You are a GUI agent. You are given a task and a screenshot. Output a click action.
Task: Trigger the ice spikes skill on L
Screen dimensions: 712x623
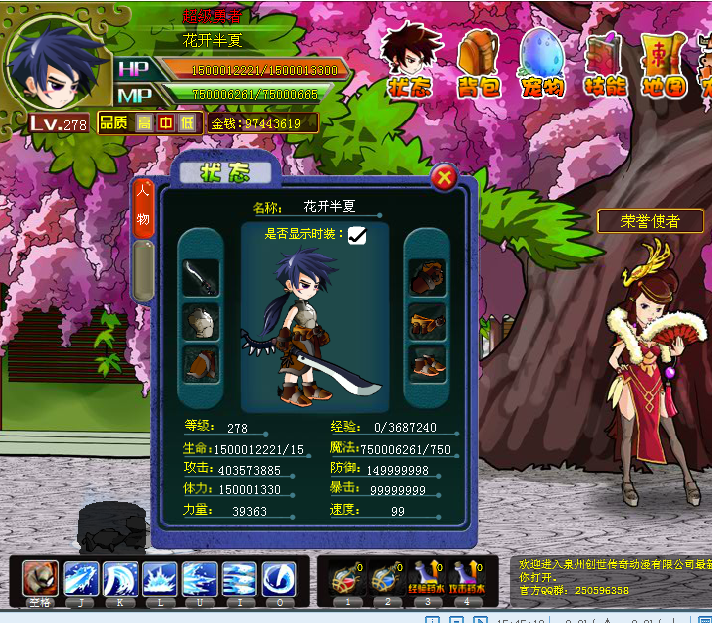point(159,579)
